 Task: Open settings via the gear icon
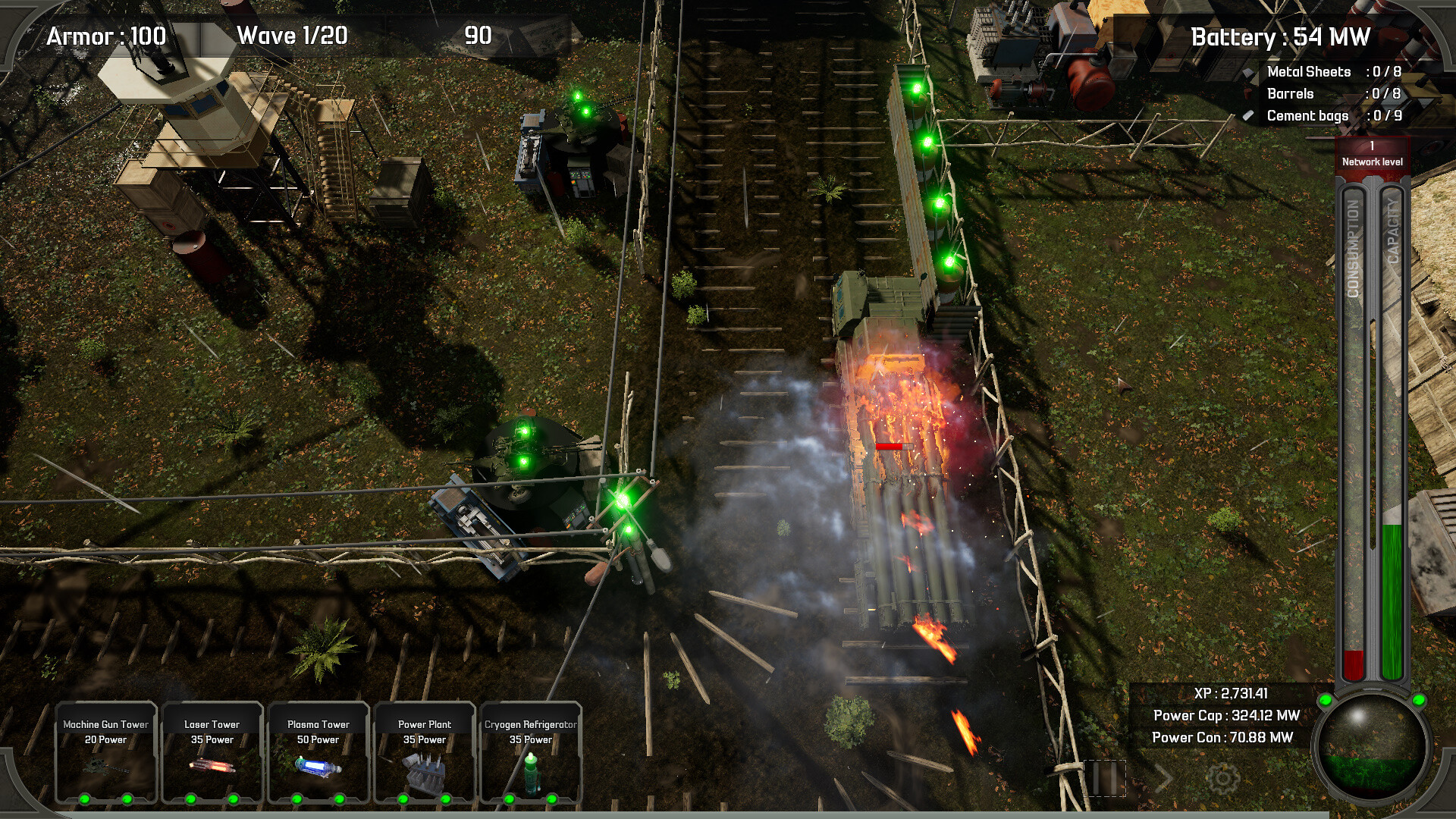[x=1222, y=778]
